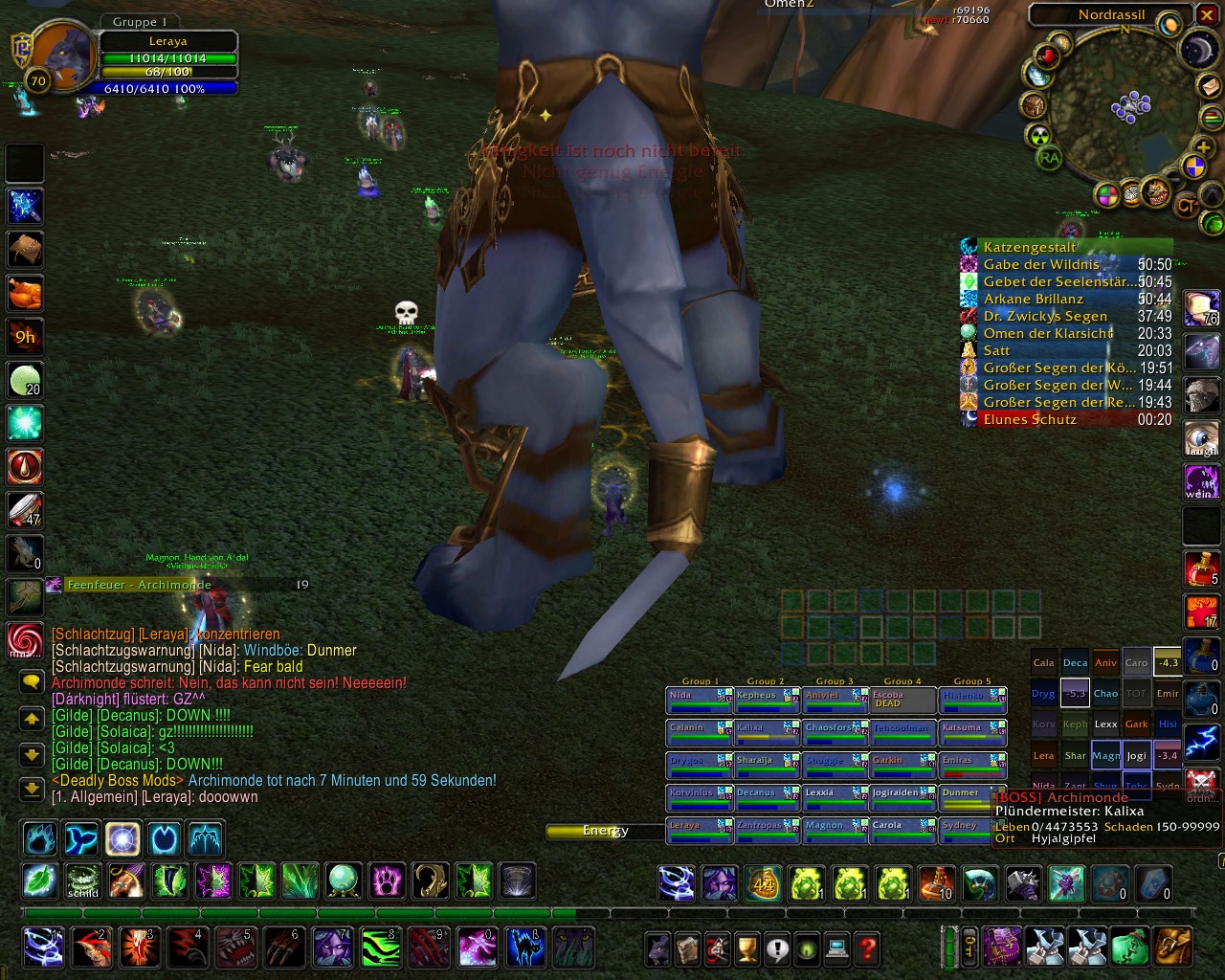Click the green RA minimap button
The width and height of the screenshot is (1225, 980).
1050,159
